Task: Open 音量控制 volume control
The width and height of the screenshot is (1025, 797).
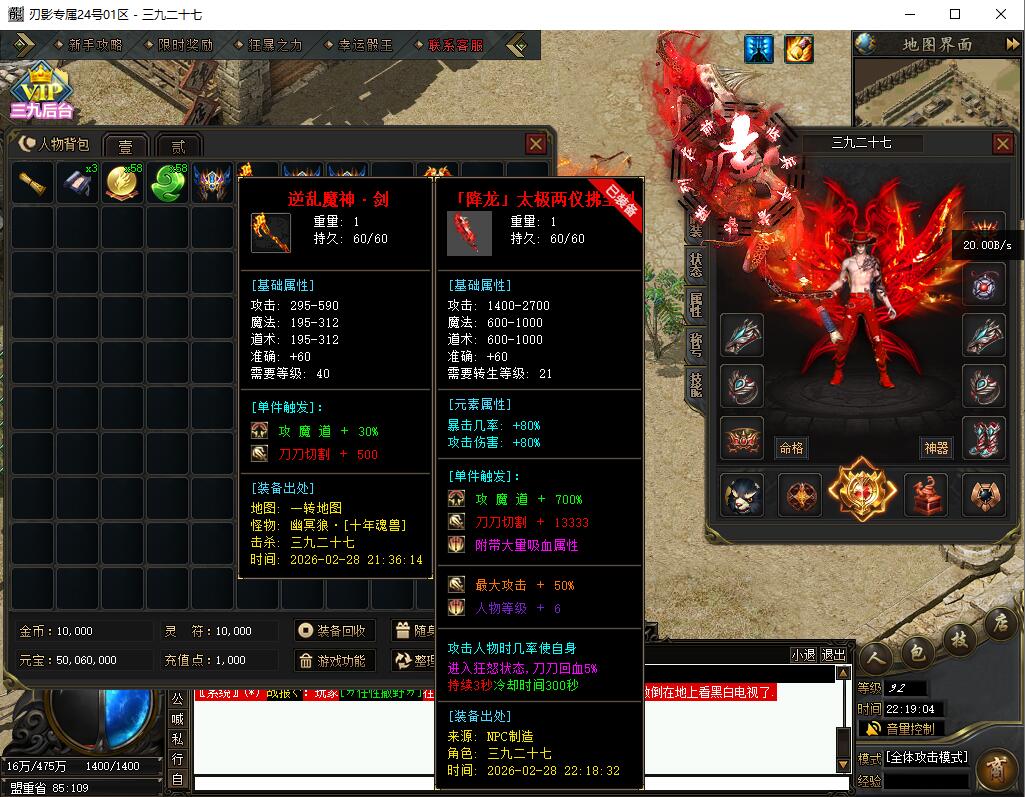Action: (900, 729)
